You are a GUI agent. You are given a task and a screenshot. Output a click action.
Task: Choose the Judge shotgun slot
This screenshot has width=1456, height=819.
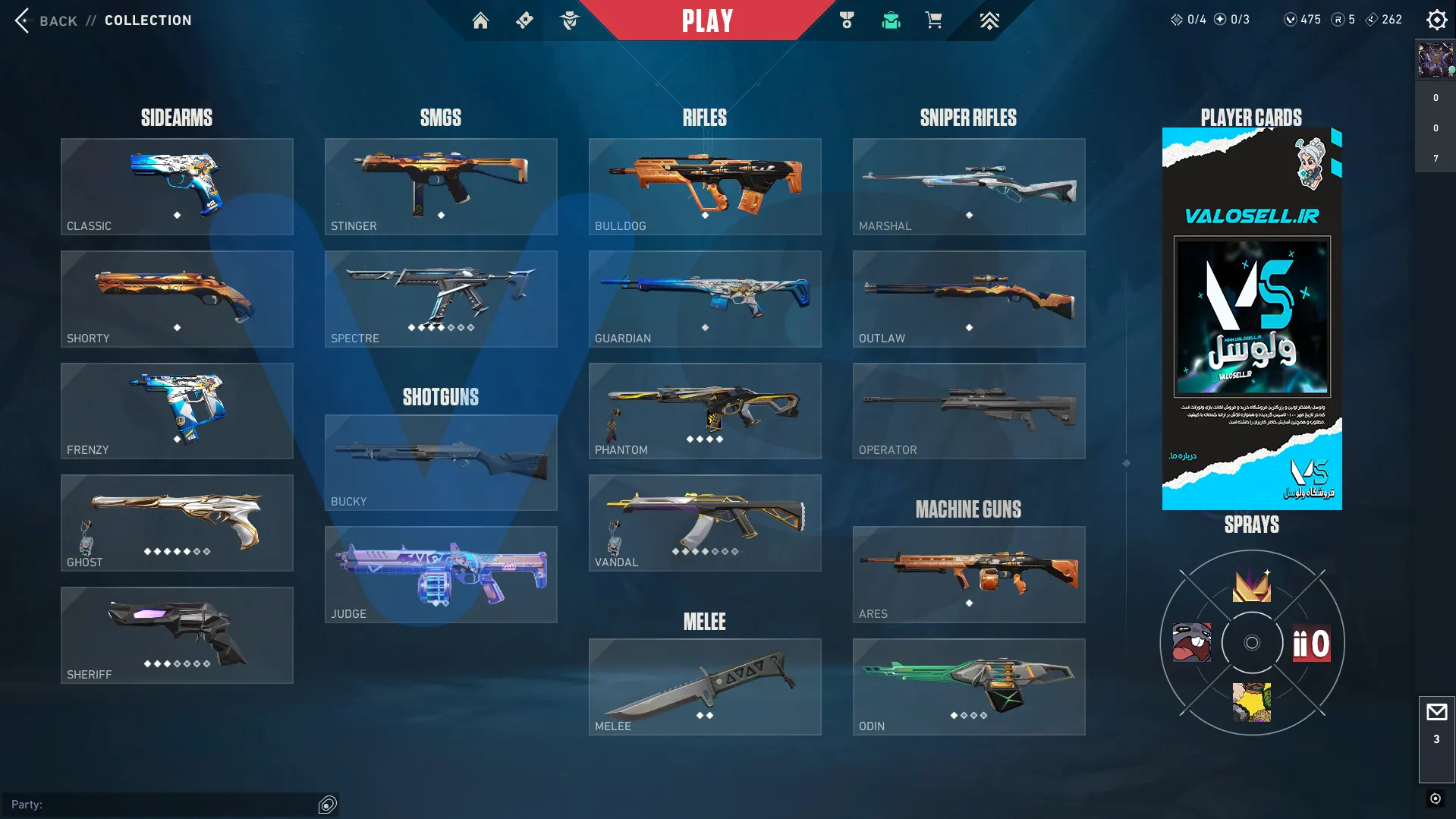click(441, 575)
